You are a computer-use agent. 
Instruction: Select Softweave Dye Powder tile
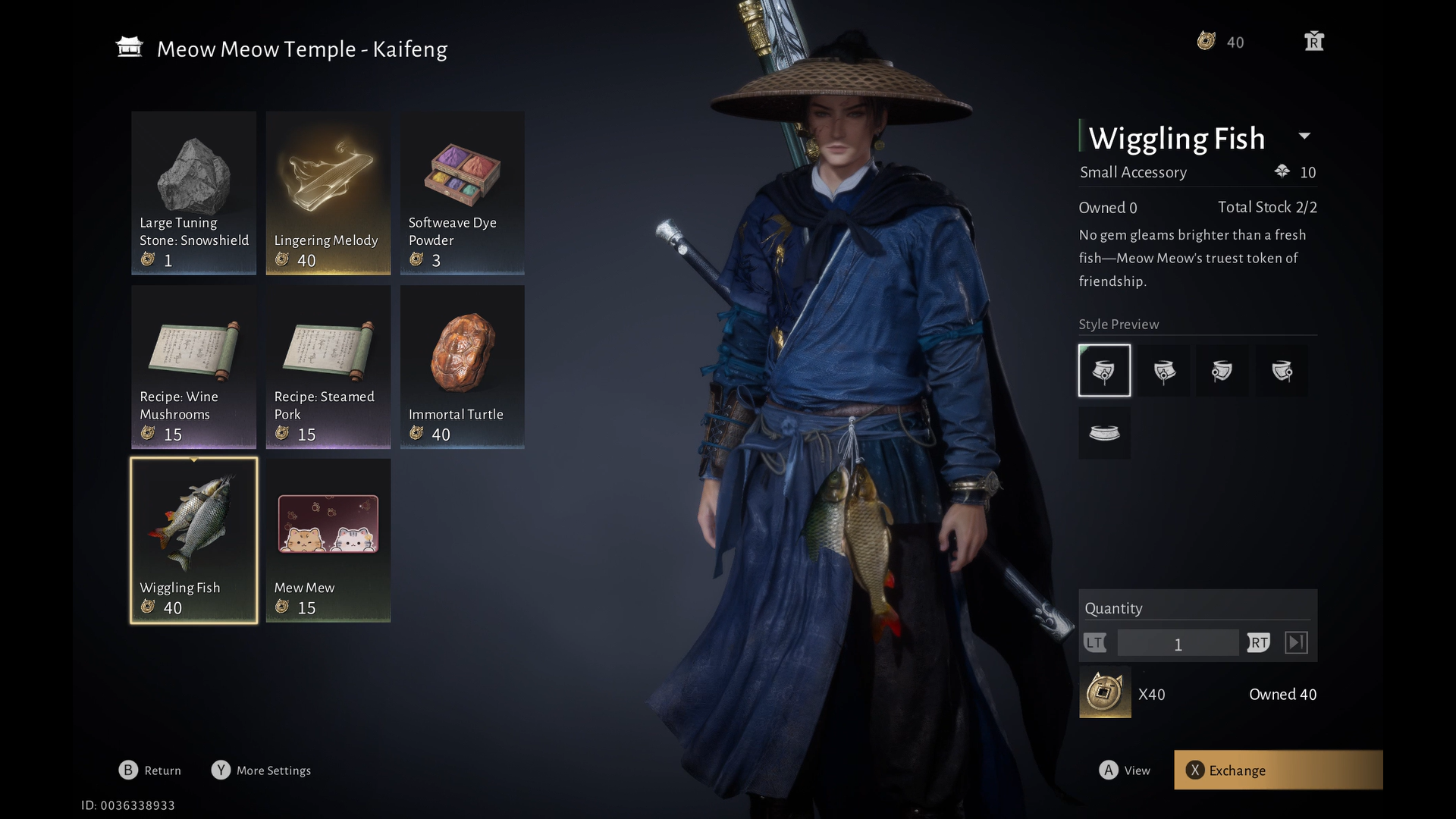coord(462,193)
